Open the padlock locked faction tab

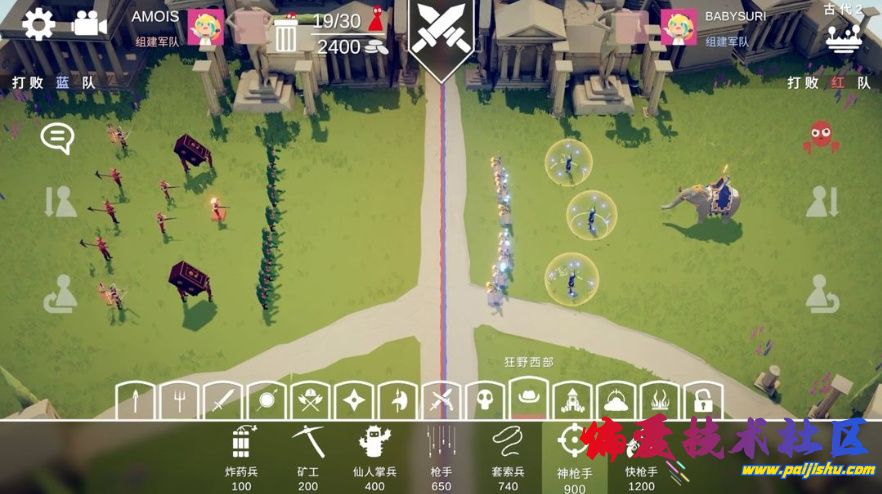(x=703, y=401)
